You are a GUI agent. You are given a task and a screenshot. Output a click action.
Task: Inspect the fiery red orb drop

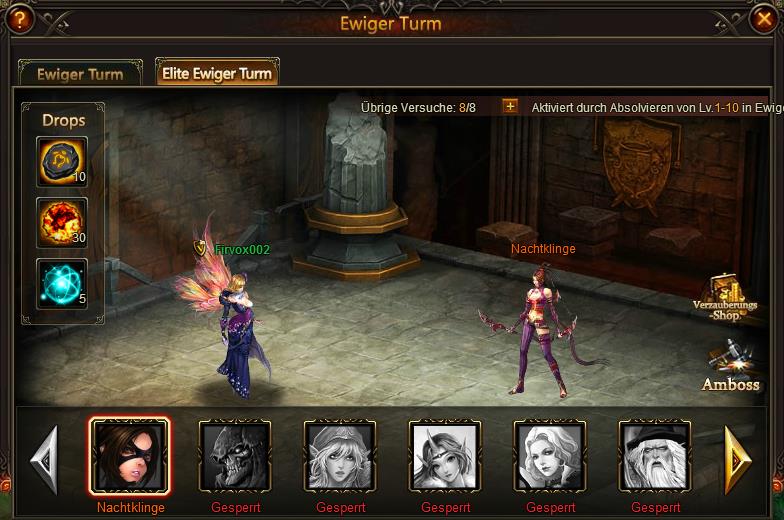[x=61, y=222]
